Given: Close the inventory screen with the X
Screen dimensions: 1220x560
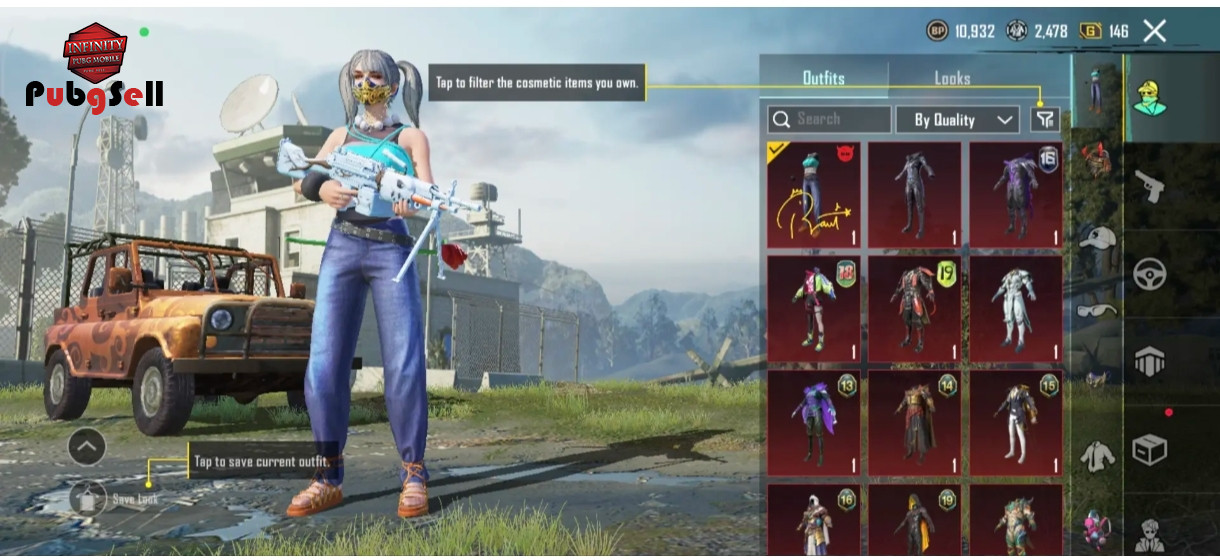Looking at the screenshot, I should (x=1155, y=31).
